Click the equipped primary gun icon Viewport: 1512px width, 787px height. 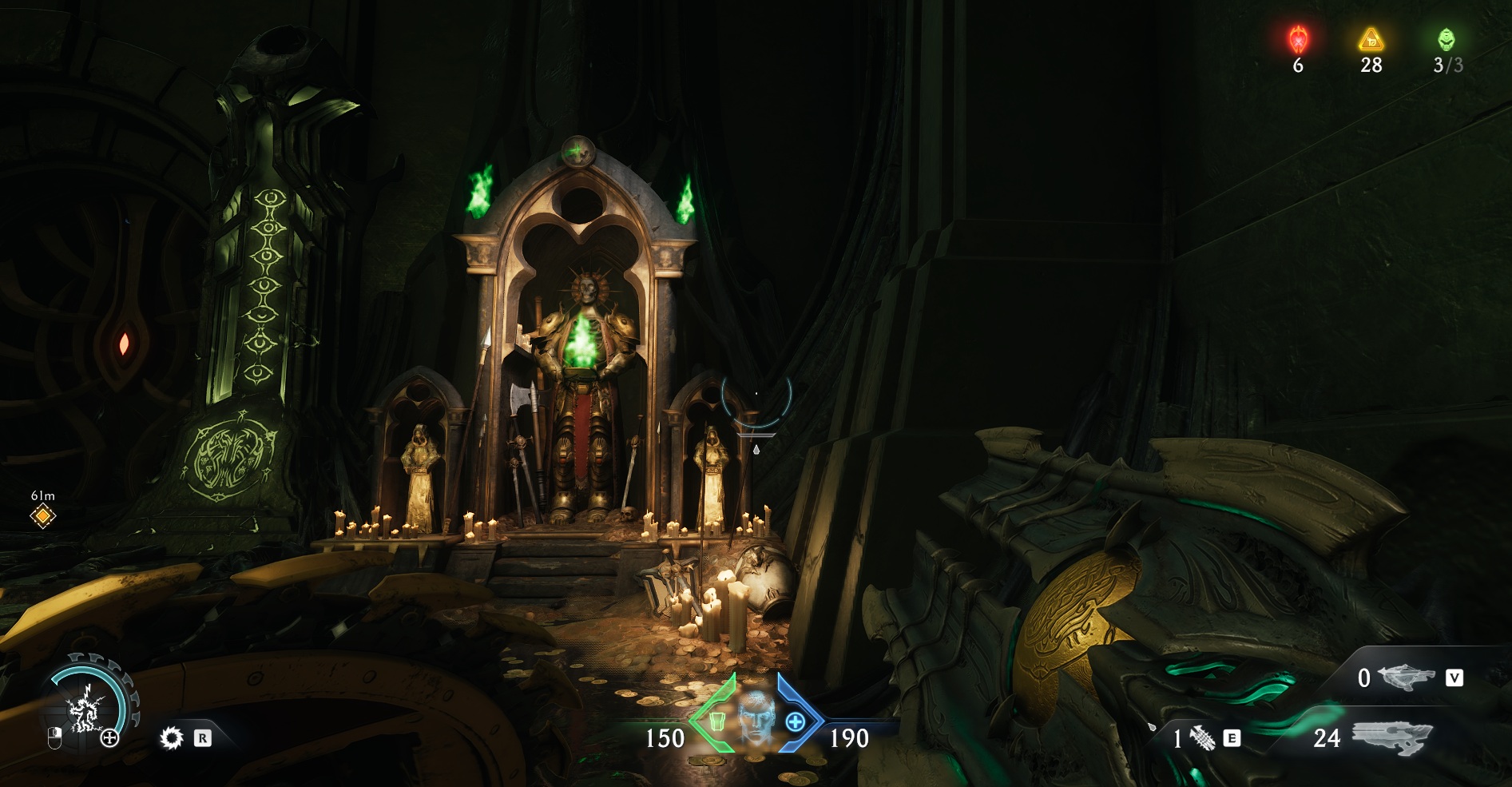coord(1391,736)
